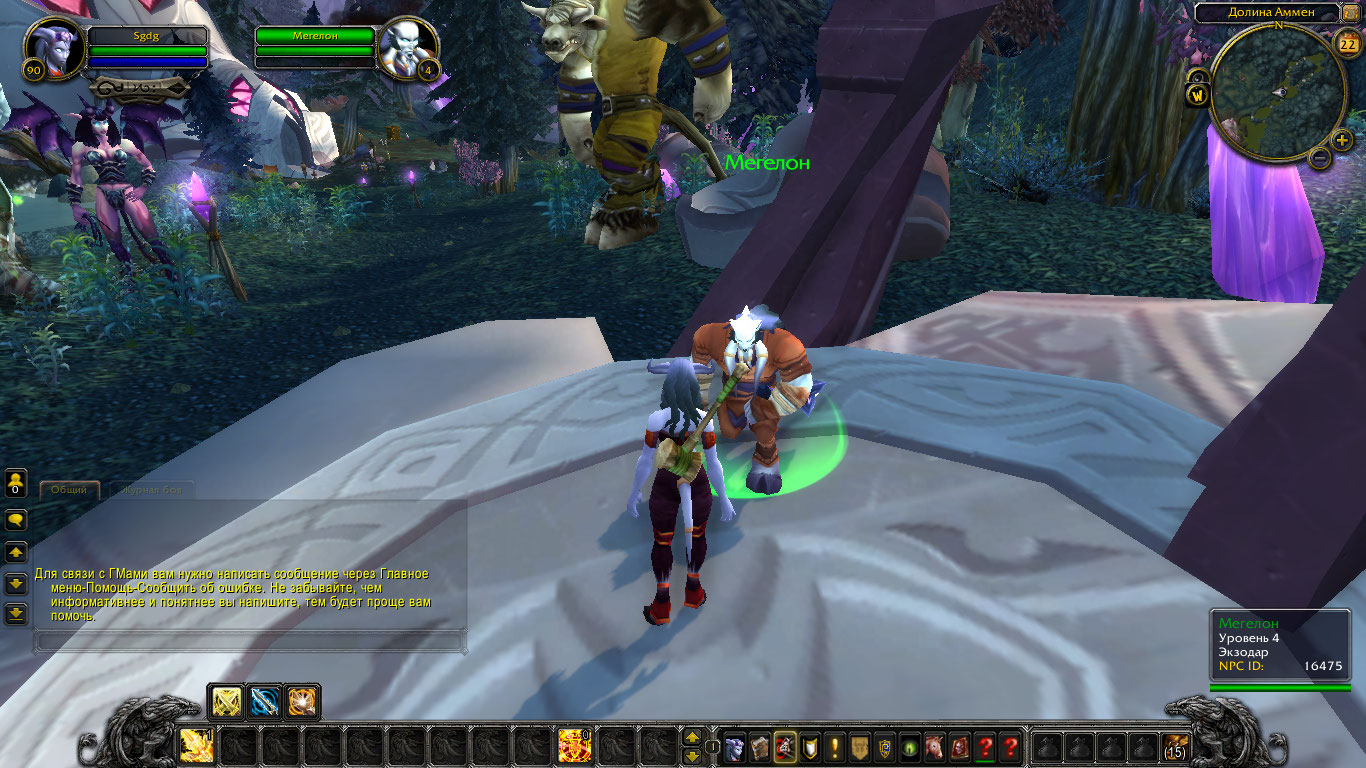The width and height of the screenshot is (1366, 768).
Task: Activate the golden sword ability in the first action slot
Action: (x=196, y=746)
